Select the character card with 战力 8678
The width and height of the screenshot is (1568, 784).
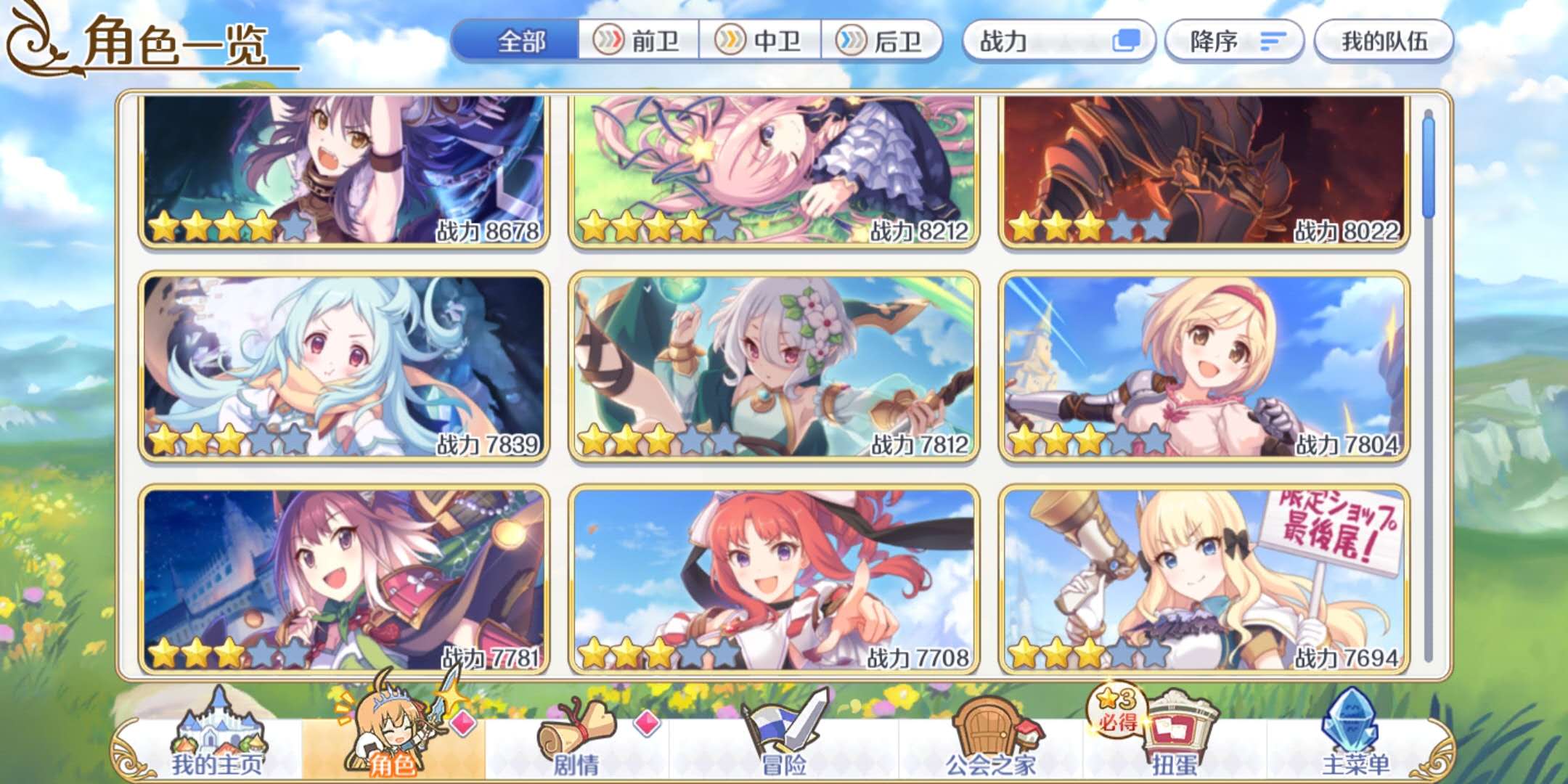[344, 171]
